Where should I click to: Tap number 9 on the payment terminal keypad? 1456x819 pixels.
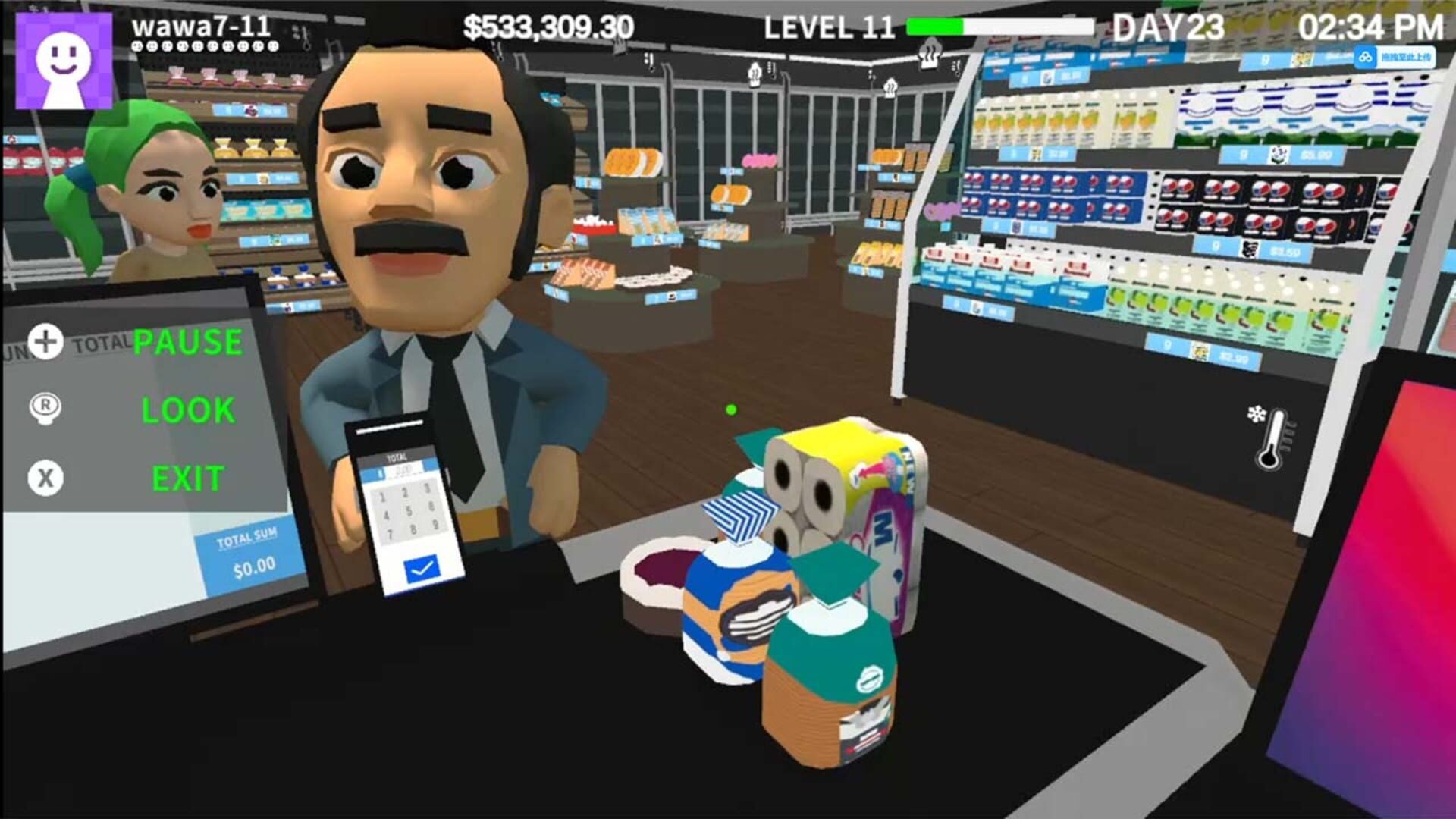point(436,525)
